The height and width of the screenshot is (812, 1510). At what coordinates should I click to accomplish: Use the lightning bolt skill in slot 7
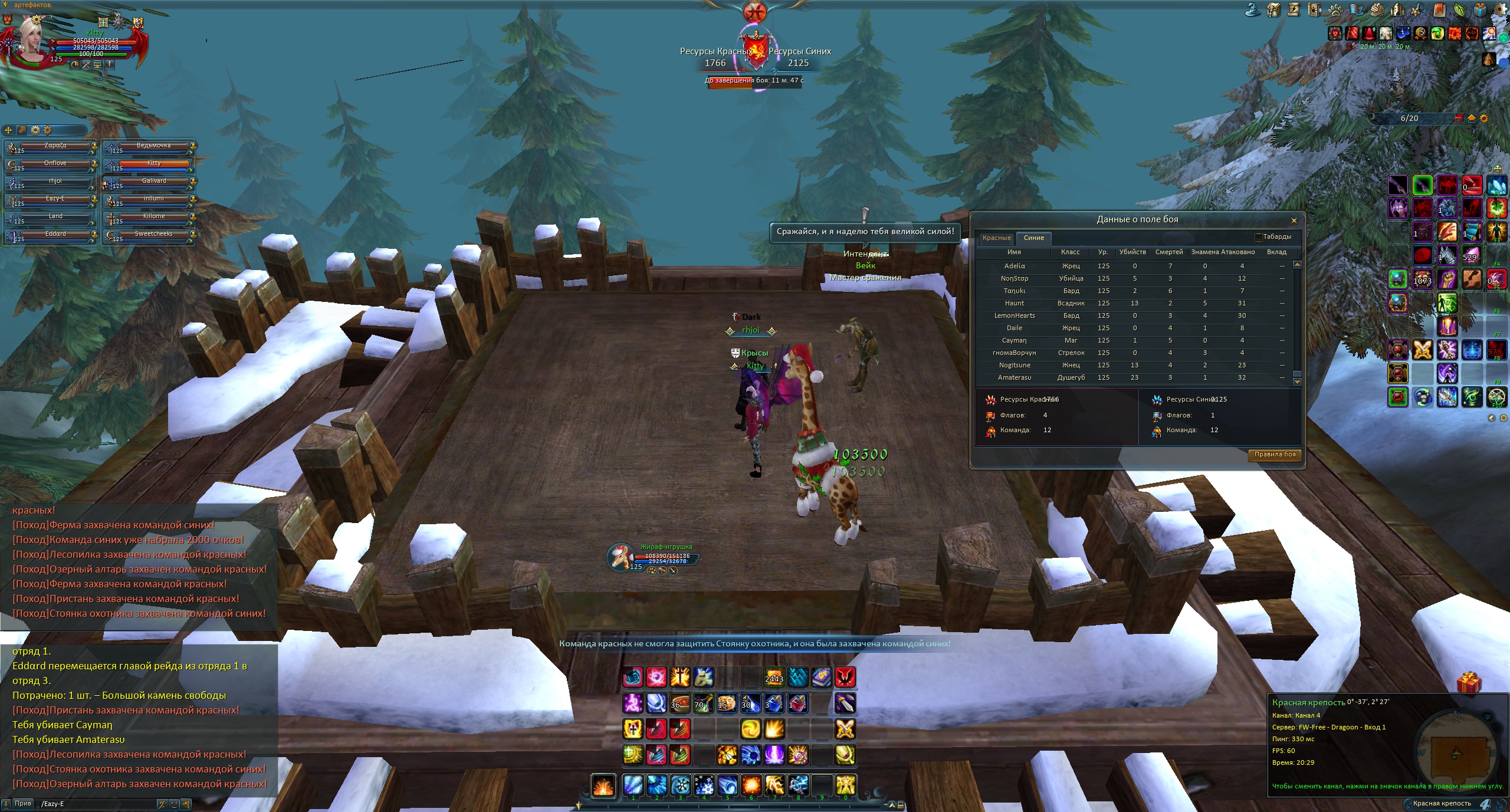coord(774,785)
